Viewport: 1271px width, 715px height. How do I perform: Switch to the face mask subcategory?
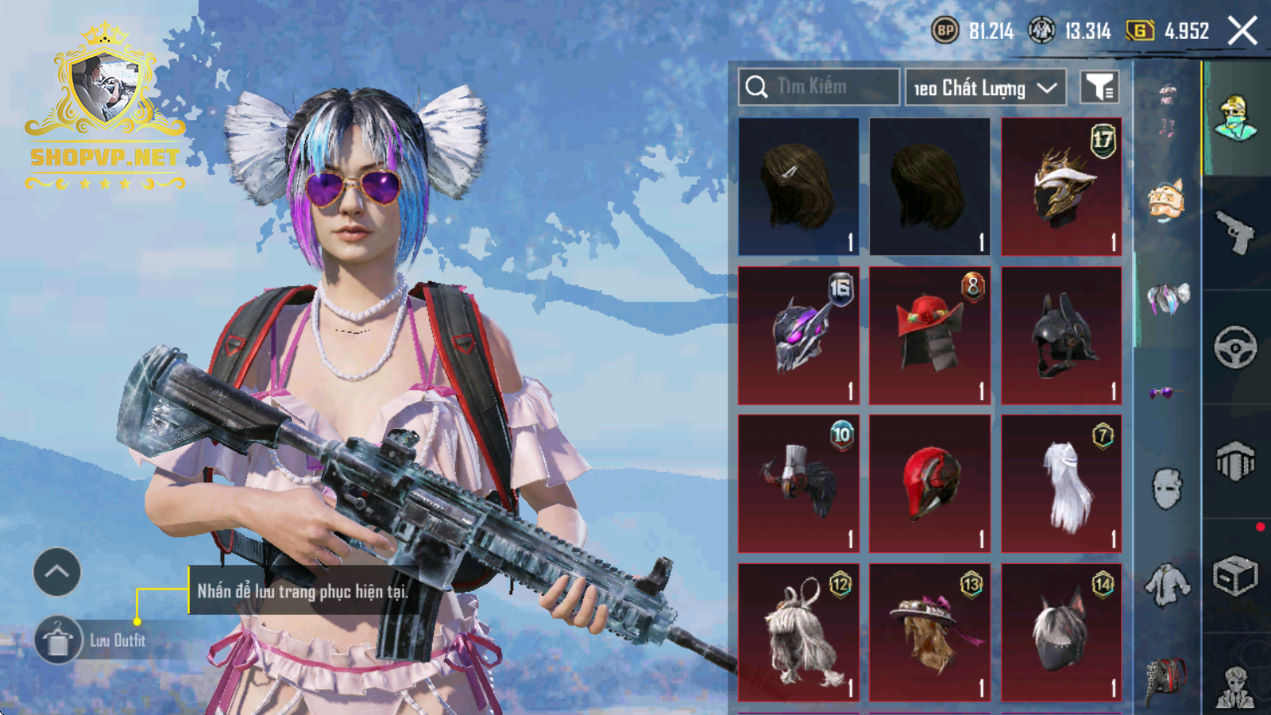[1167, 490]
